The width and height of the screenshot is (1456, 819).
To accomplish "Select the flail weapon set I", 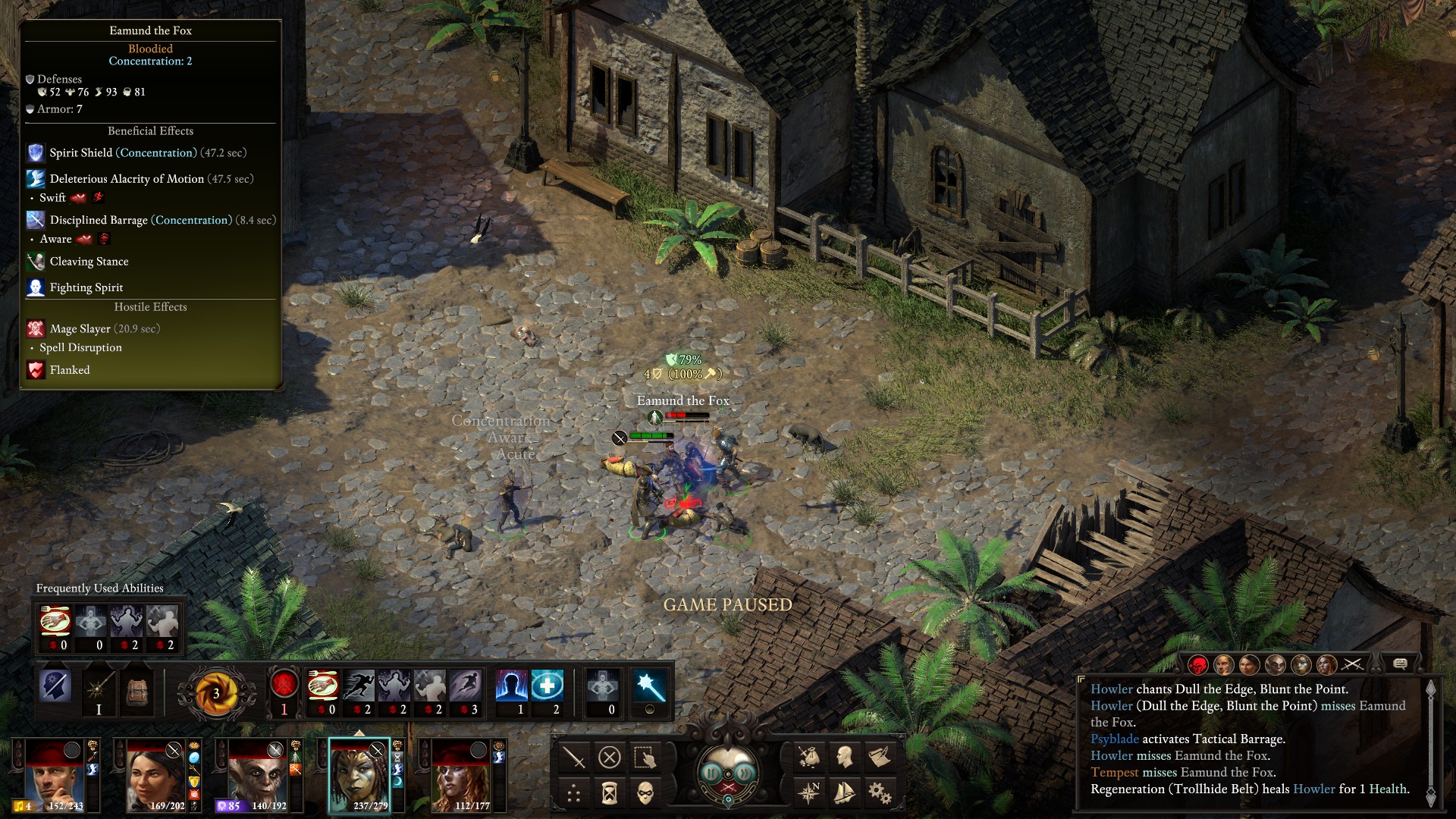I will [x=99, y=692].
